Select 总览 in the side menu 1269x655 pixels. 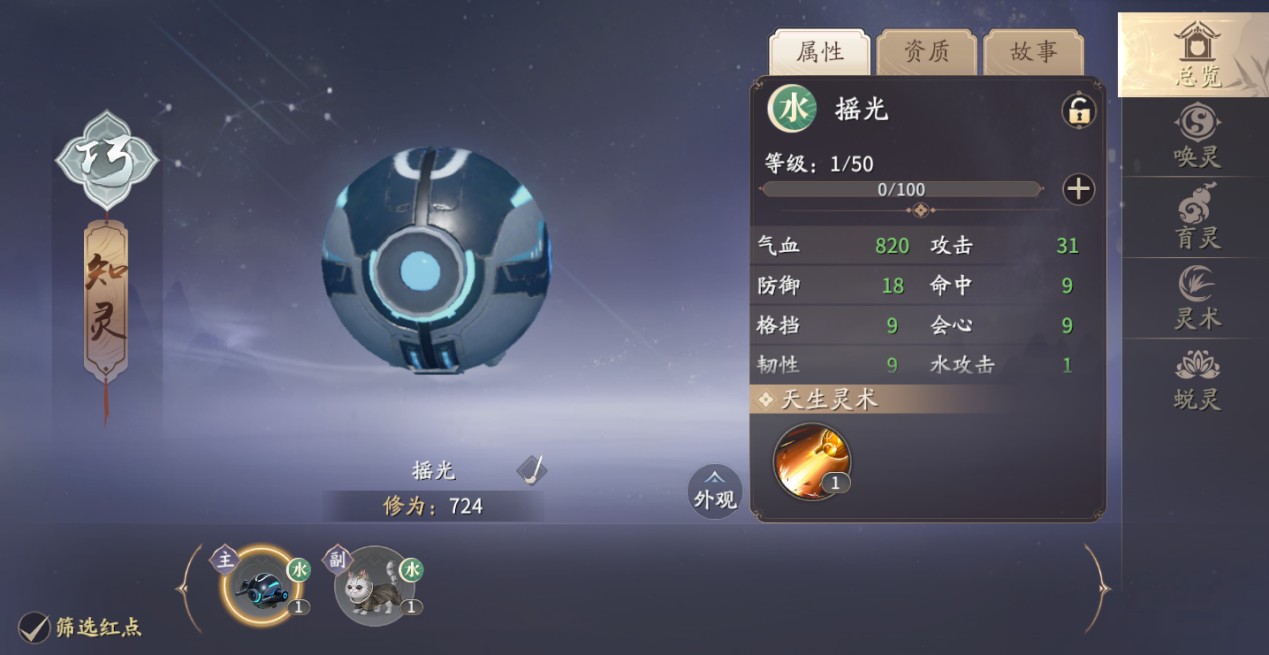click(x=1196, y=55)
